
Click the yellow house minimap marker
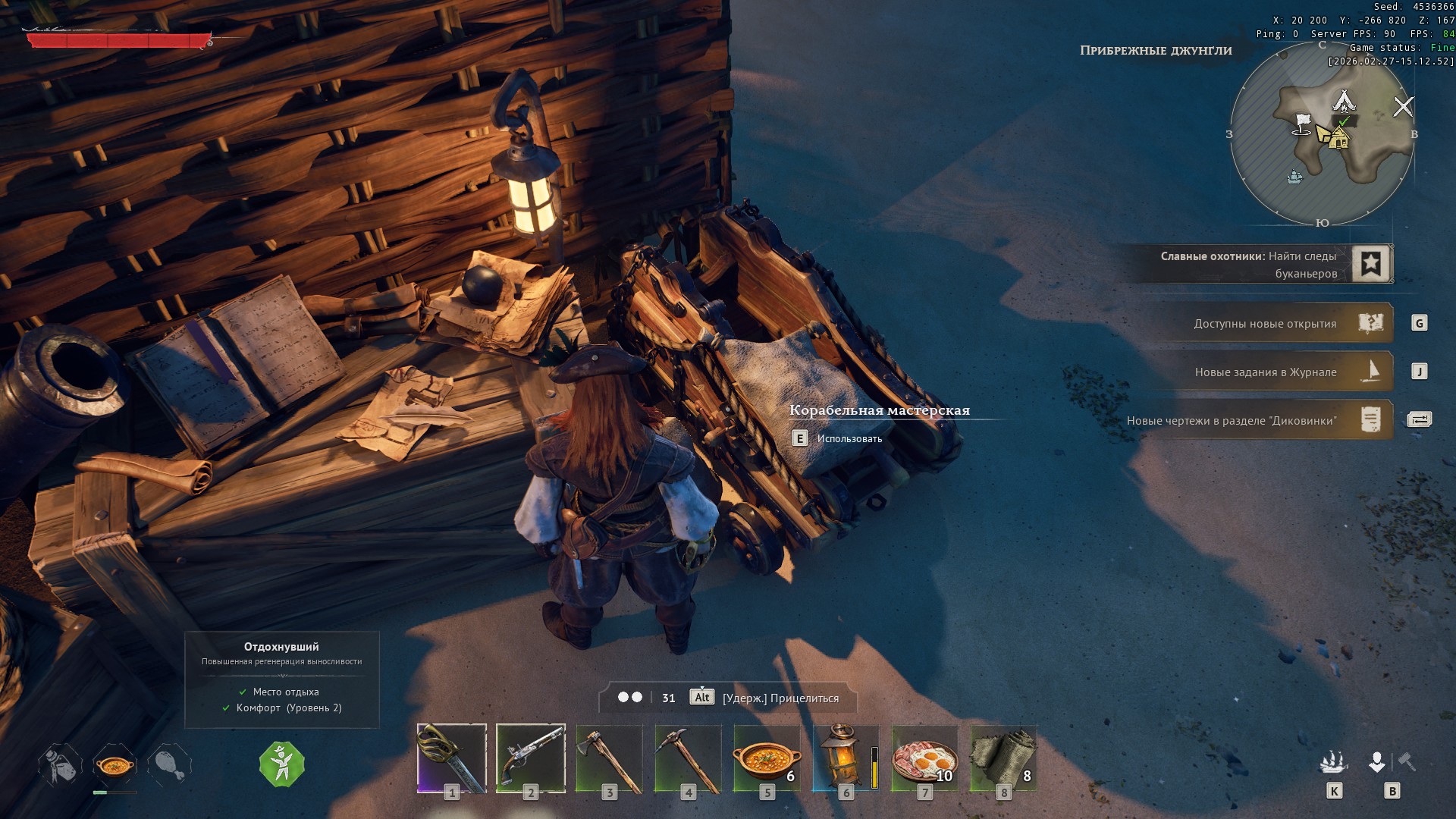[1338, 139]
